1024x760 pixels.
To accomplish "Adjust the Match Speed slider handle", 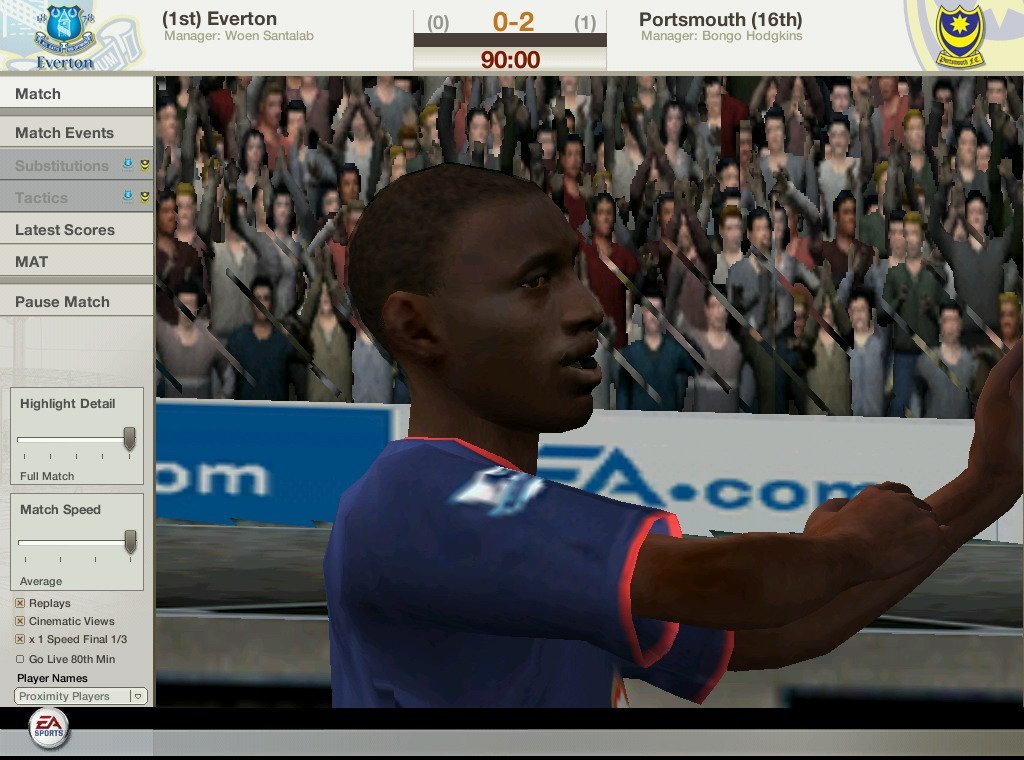I will (x=130, y=542).
